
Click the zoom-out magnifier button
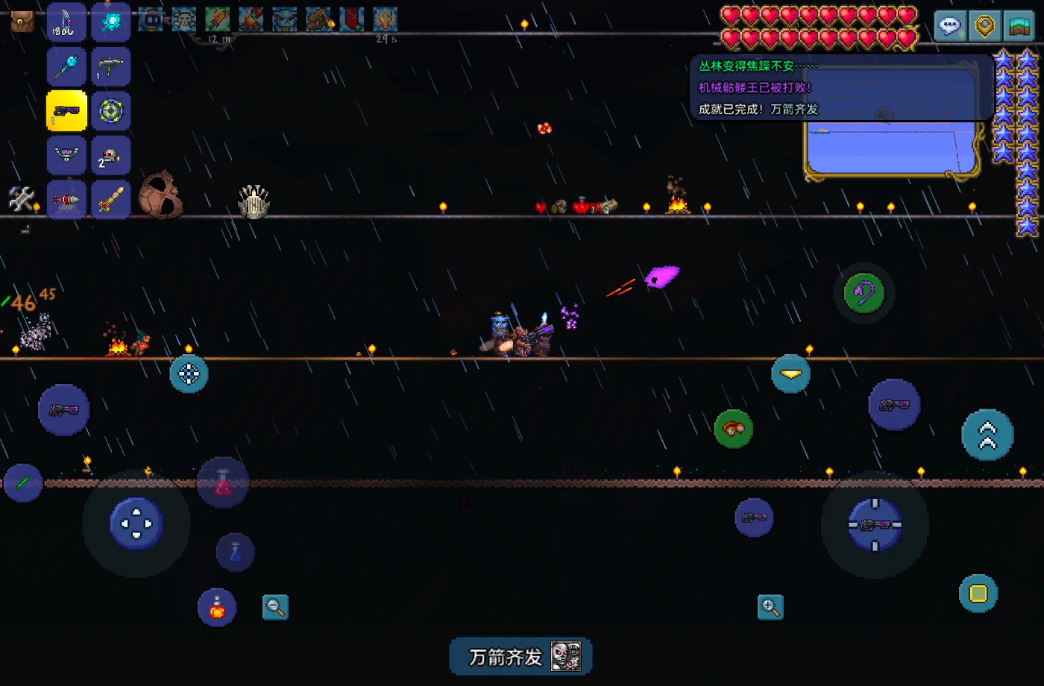(275, 606)
